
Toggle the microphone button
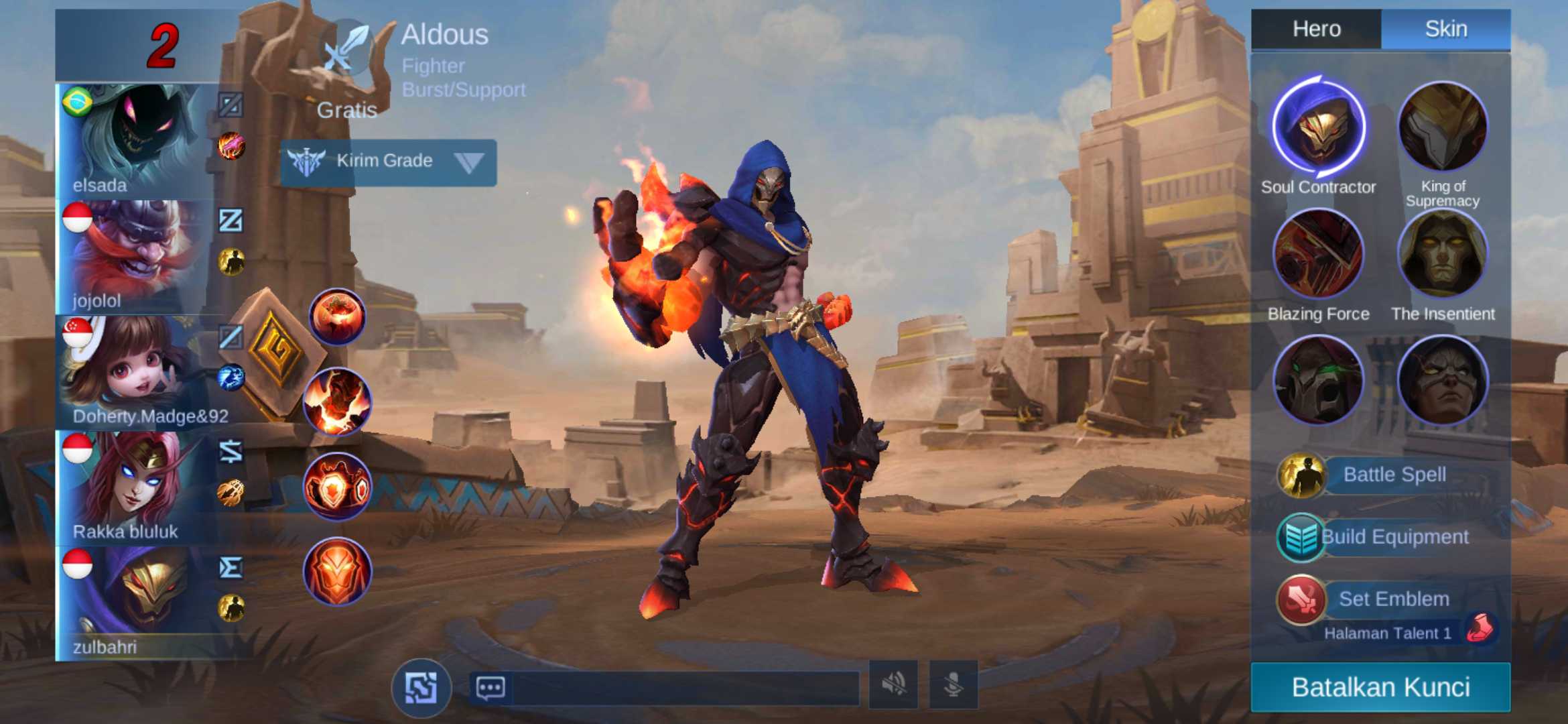coord(953,684)
